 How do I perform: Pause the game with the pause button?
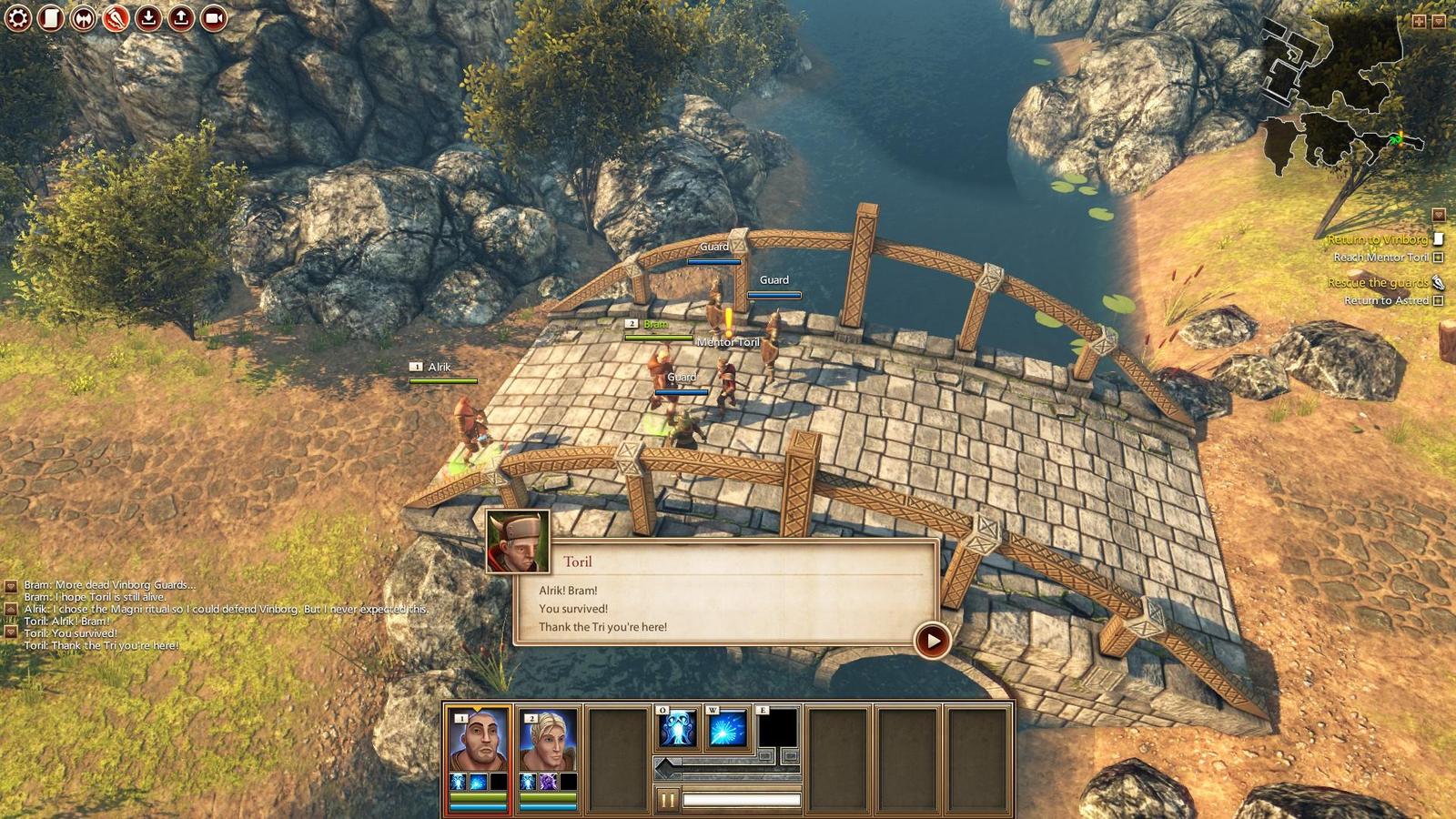667,800
